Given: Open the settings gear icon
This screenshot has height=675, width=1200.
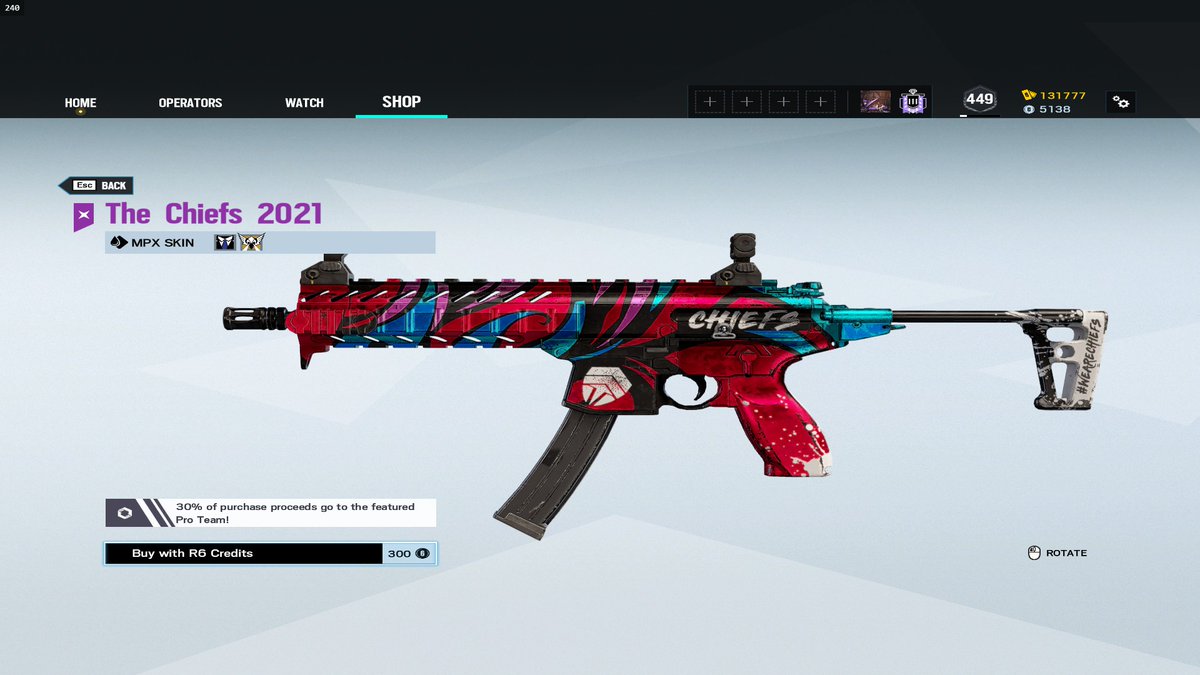Looking at the screenshot, I should (1121, 102).
